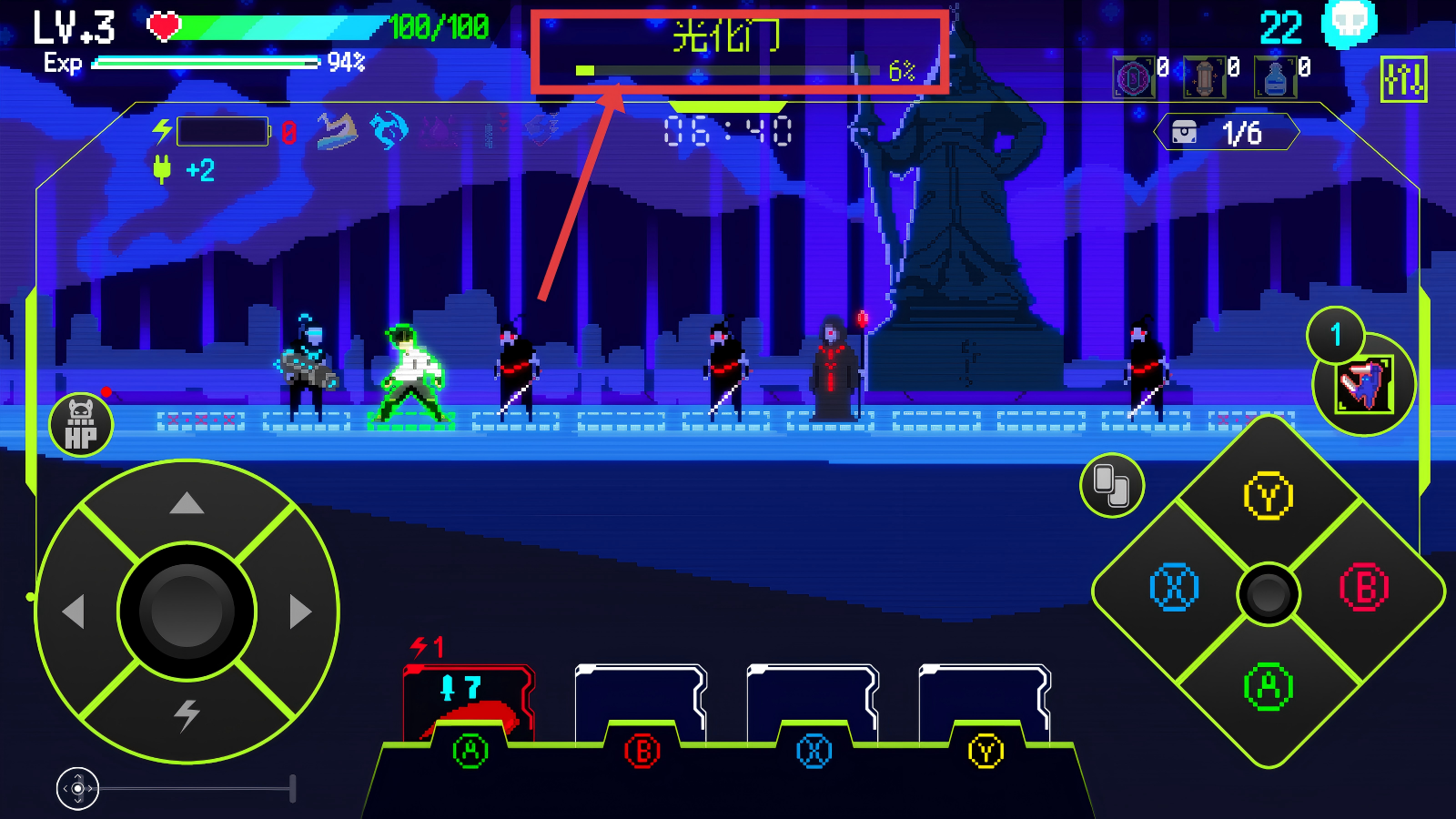Tap the blue X action button
The height and width of the screenshot is (819, 1456).
coord(1174,588)
